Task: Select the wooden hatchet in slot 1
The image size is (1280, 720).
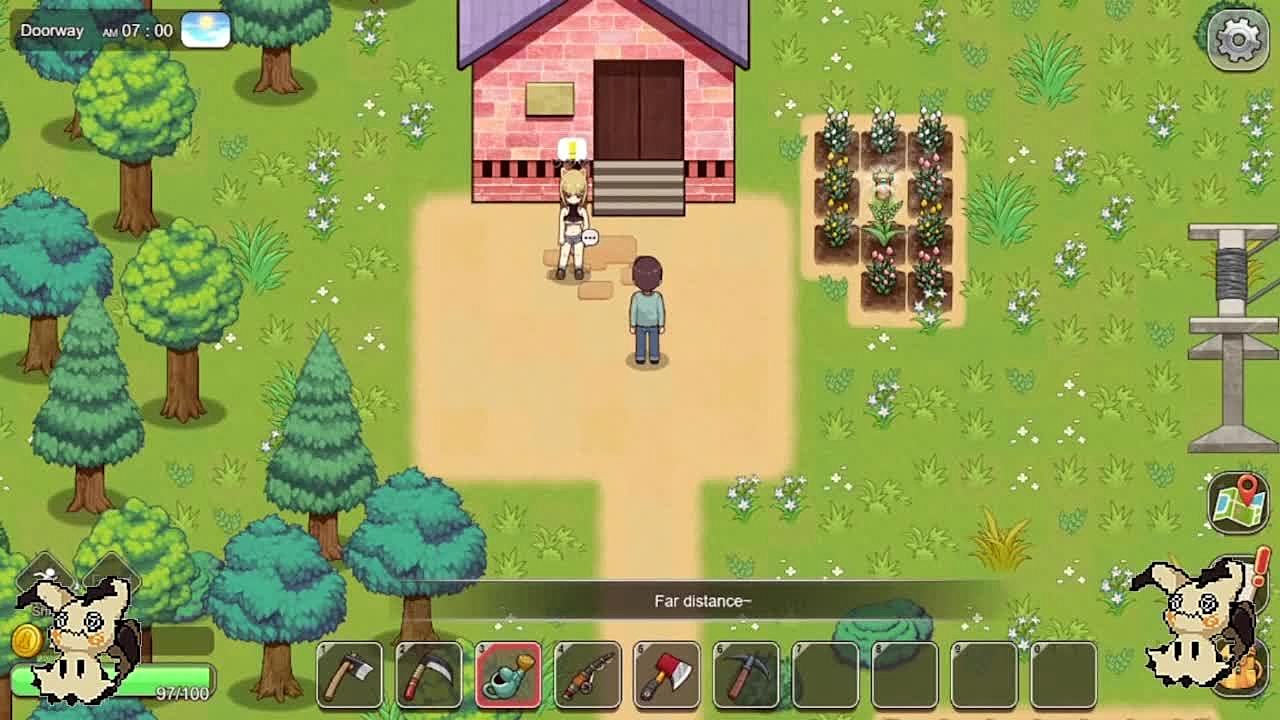Action: (x=349, y=675)
